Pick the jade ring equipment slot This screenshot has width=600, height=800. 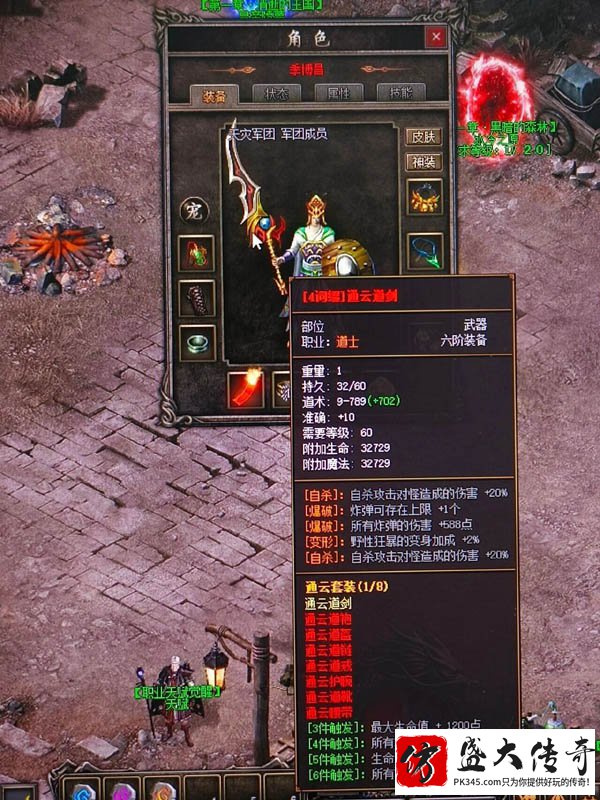click(x=196, y=343)
